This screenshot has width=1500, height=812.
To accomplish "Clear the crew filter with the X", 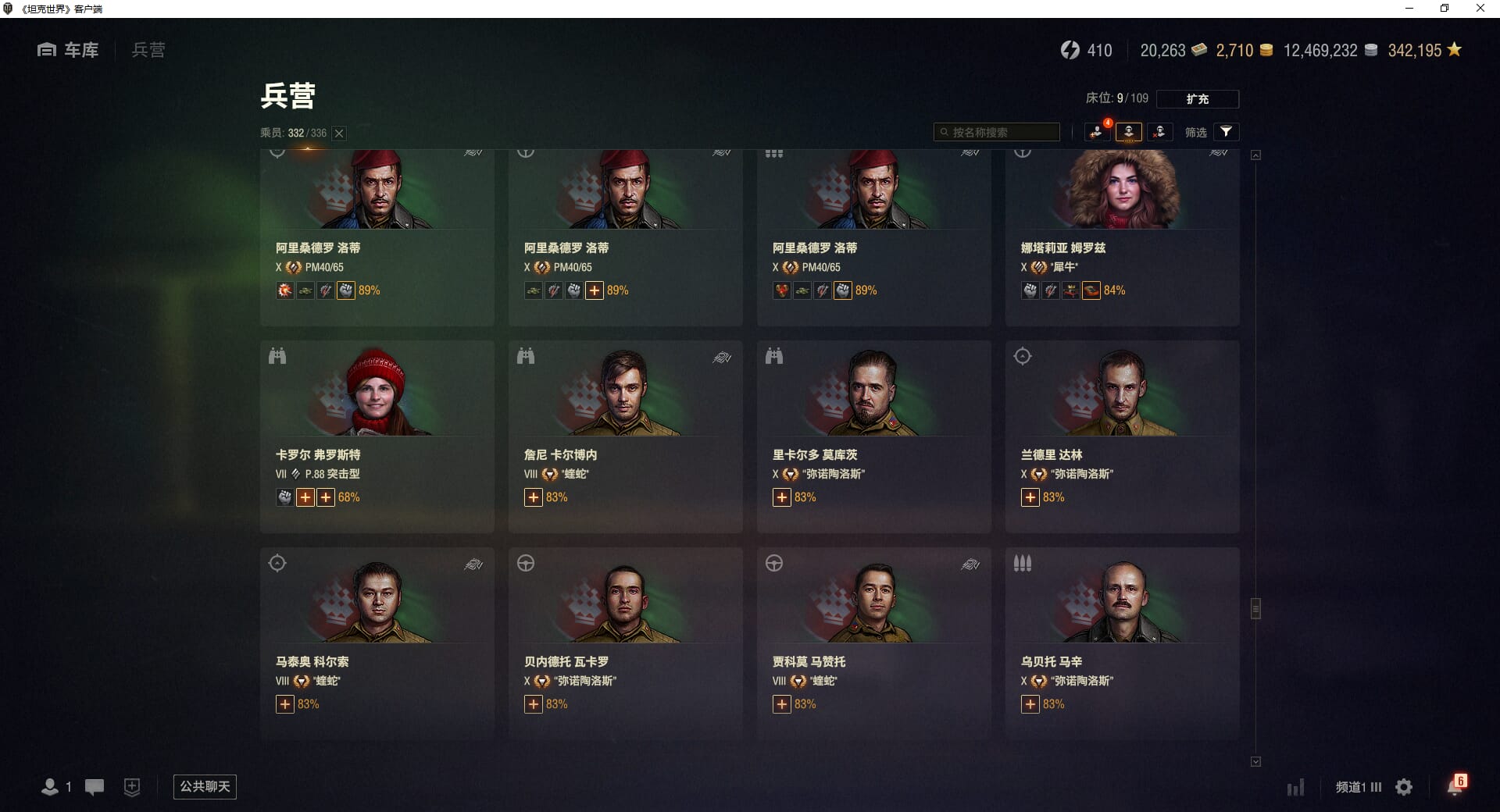I will (x=339, y=134).
